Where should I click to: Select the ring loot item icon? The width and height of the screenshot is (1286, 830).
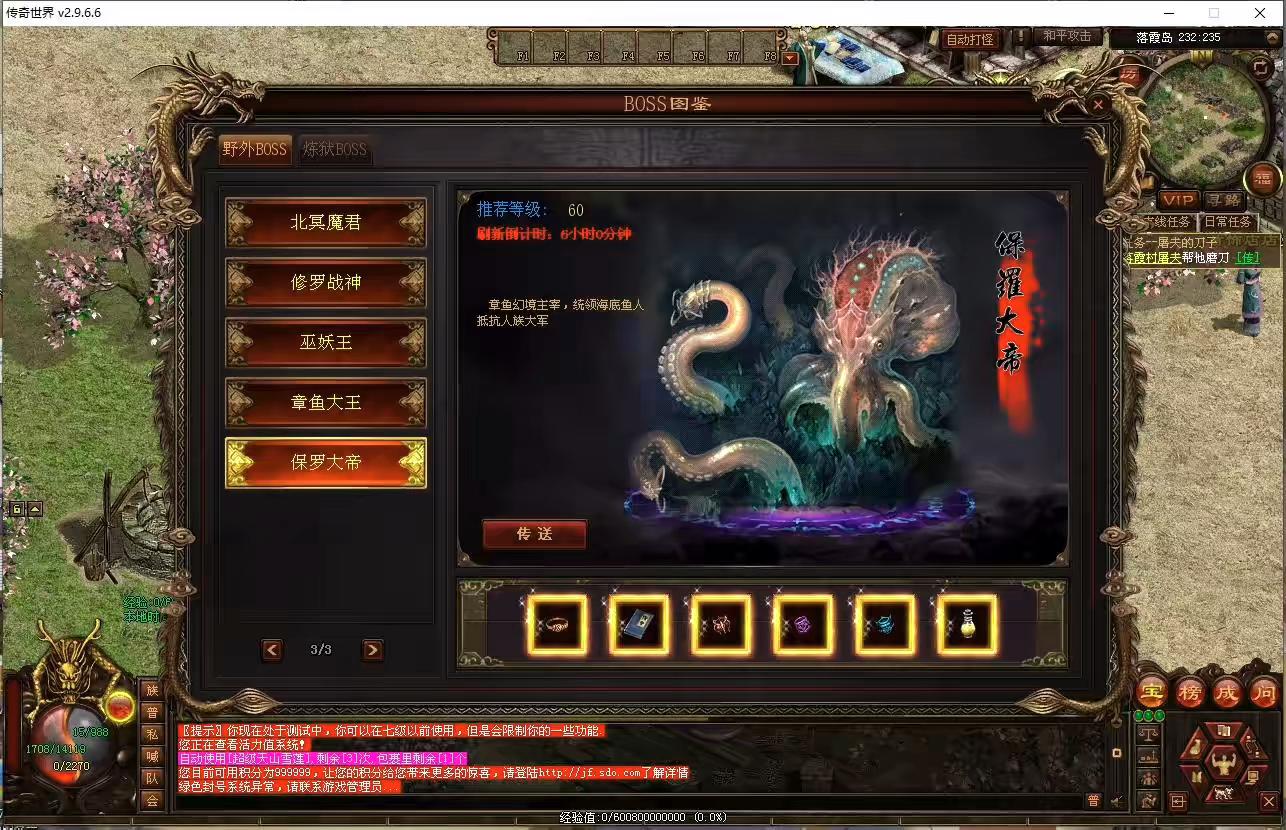tap(556, 625)
